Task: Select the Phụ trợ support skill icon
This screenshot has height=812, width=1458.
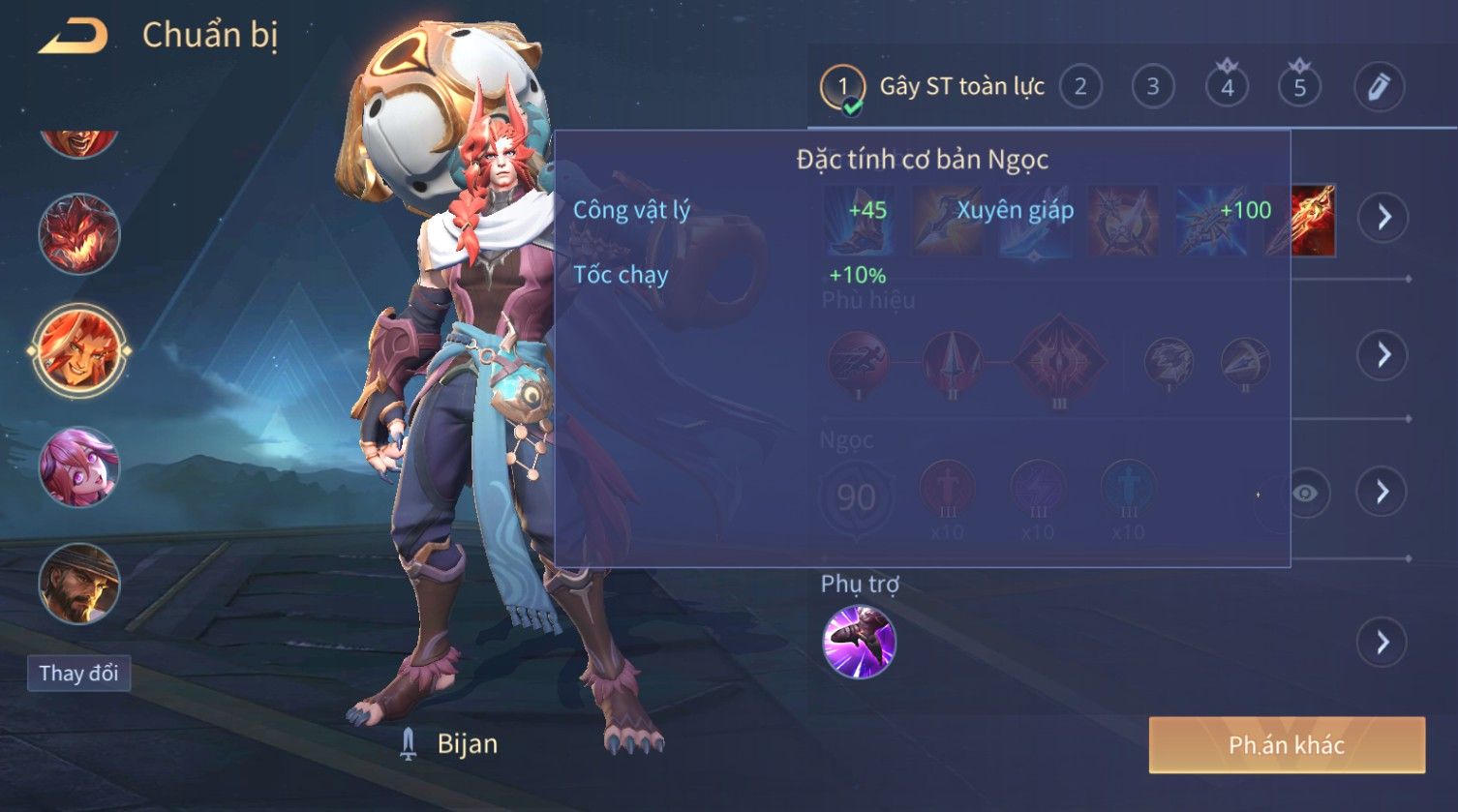Action: (x=859, y=642)
